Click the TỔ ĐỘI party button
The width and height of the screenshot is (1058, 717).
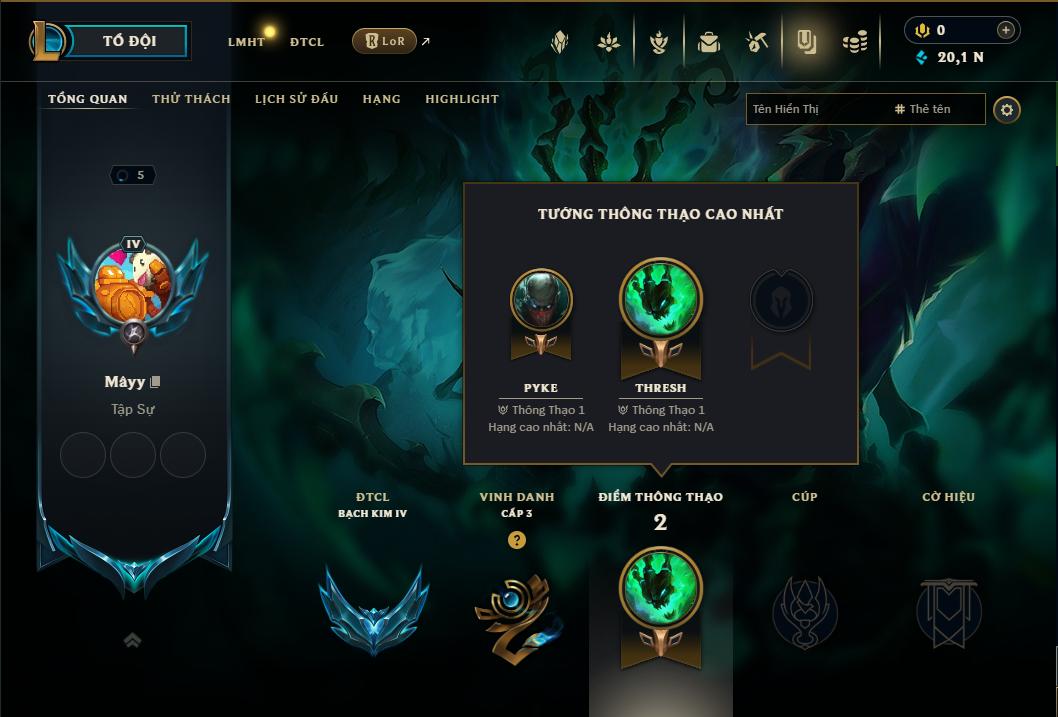tap(129, 41)
